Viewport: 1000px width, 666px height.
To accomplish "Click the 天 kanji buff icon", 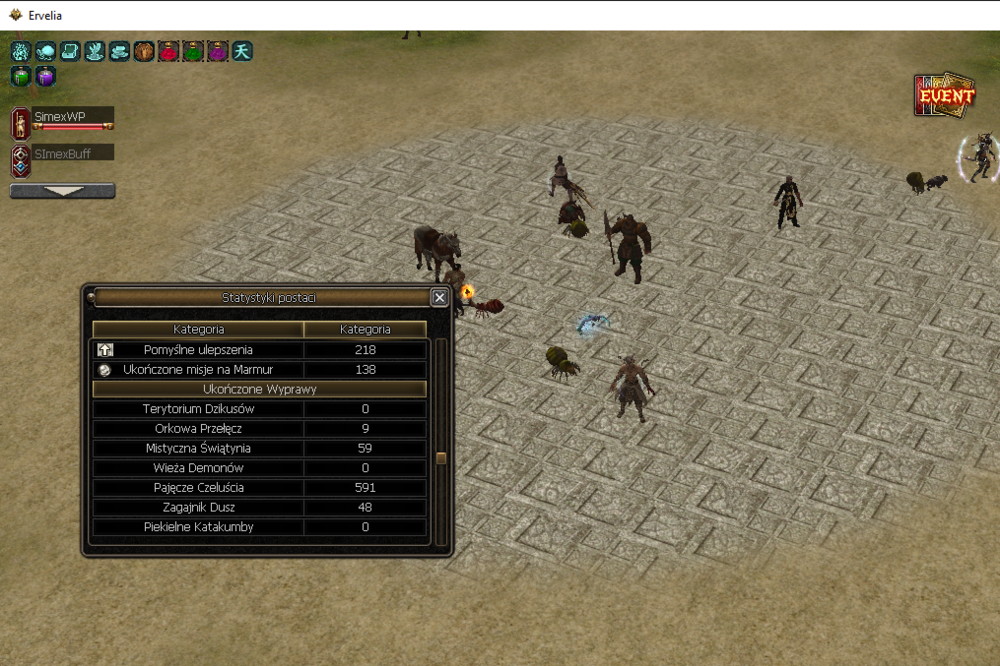I will [x=242, y=51].
